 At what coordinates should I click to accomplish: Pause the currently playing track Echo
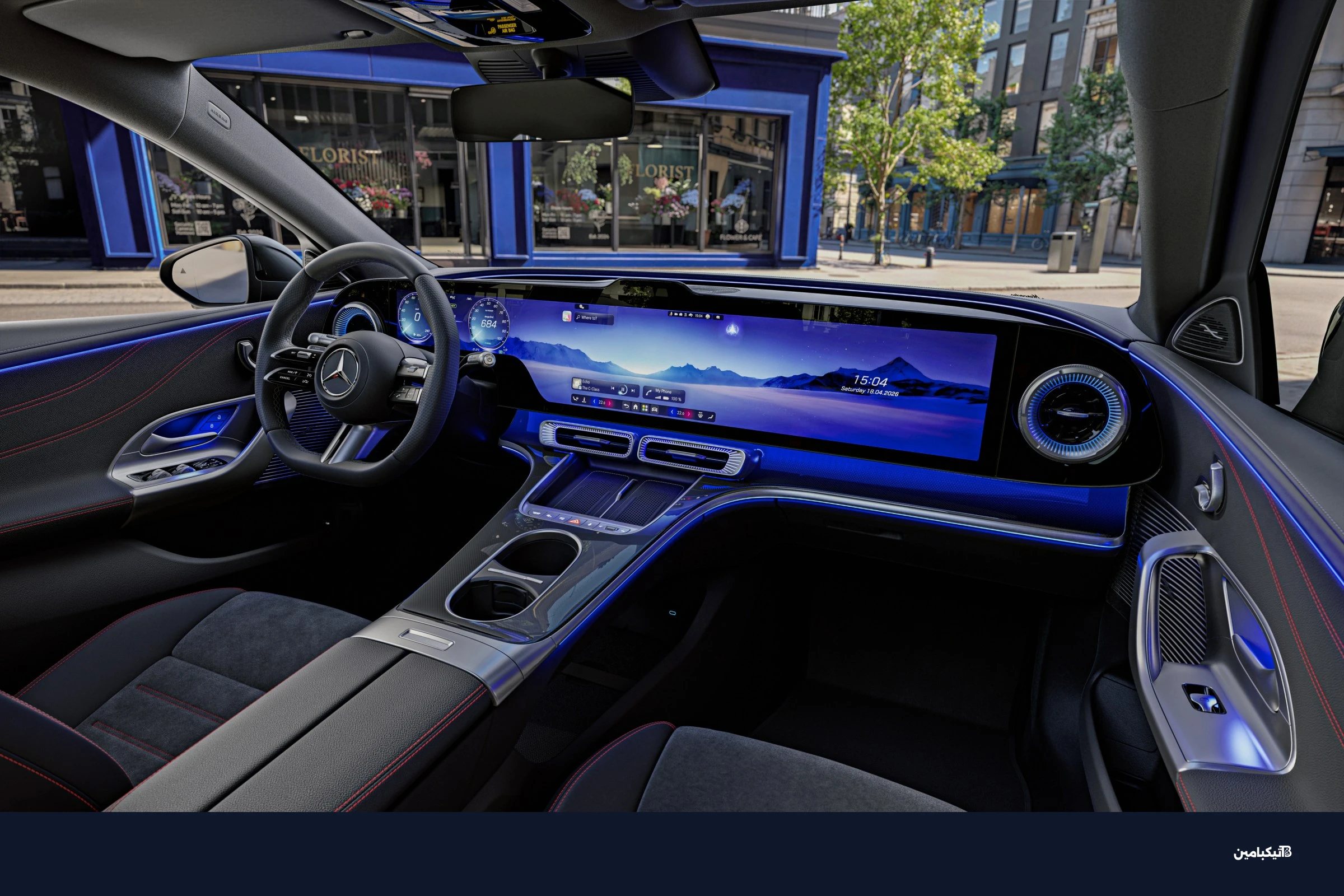tap(623, 389)
